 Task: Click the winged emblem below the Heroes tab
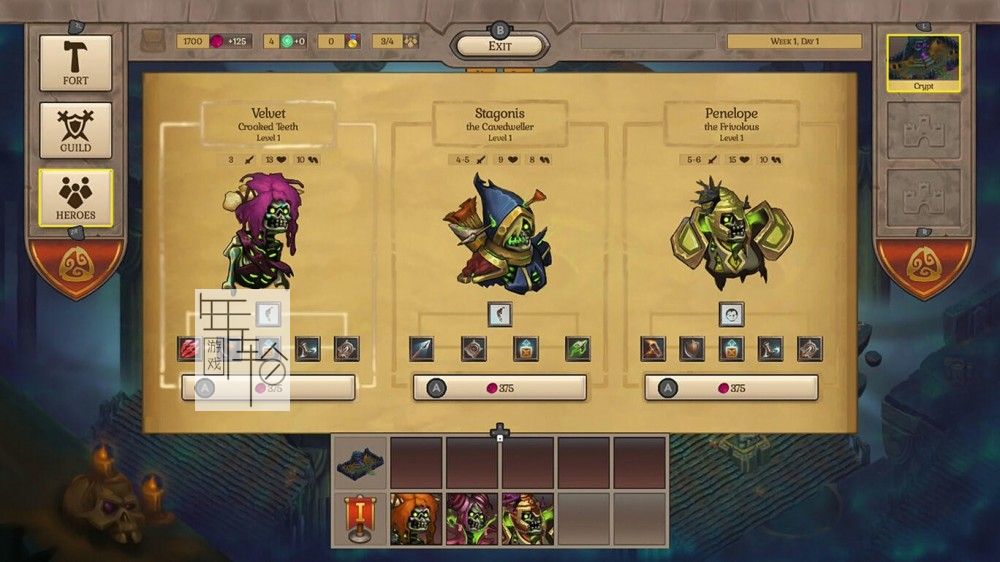75,266
